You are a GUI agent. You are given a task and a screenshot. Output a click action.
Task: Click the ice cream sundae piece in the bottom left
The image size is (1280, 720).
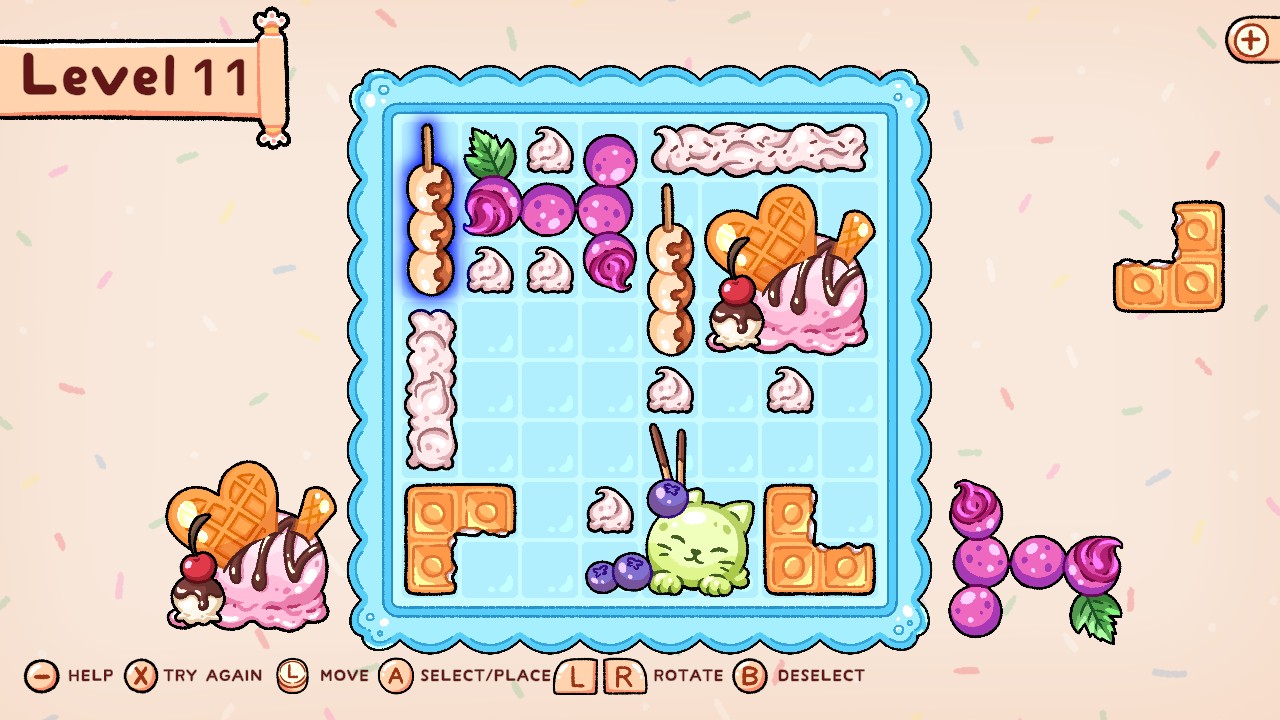(x=250, y=555)
